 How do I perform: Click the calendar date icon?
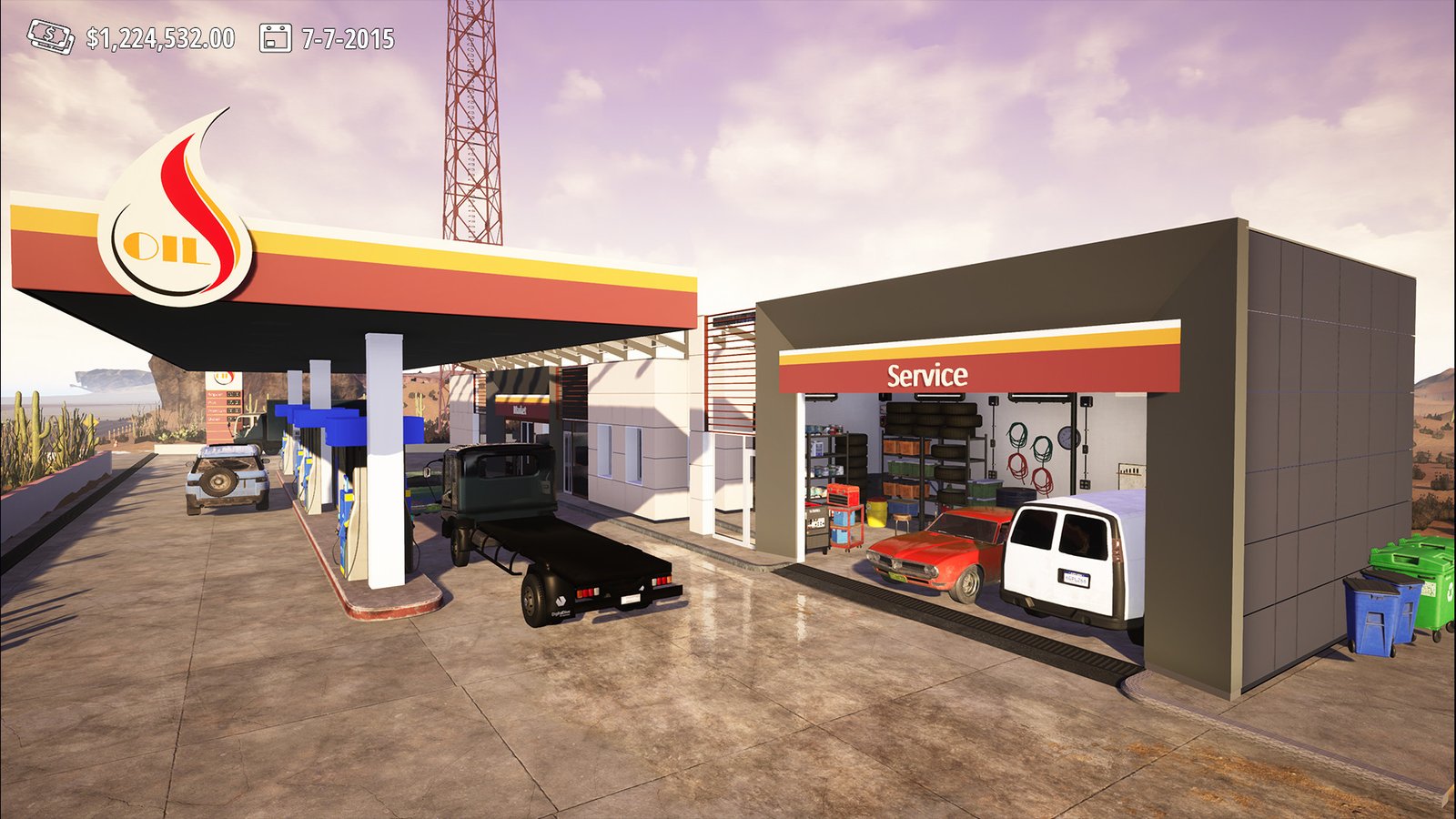click(x=275, y=37)
